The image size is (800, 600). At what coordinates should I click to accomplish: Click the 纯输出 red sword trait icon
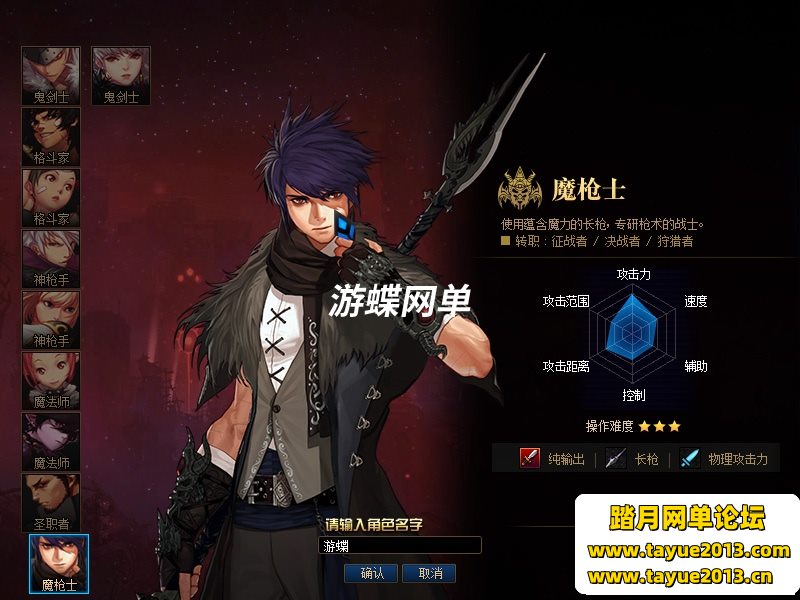[x=530, y=458]
